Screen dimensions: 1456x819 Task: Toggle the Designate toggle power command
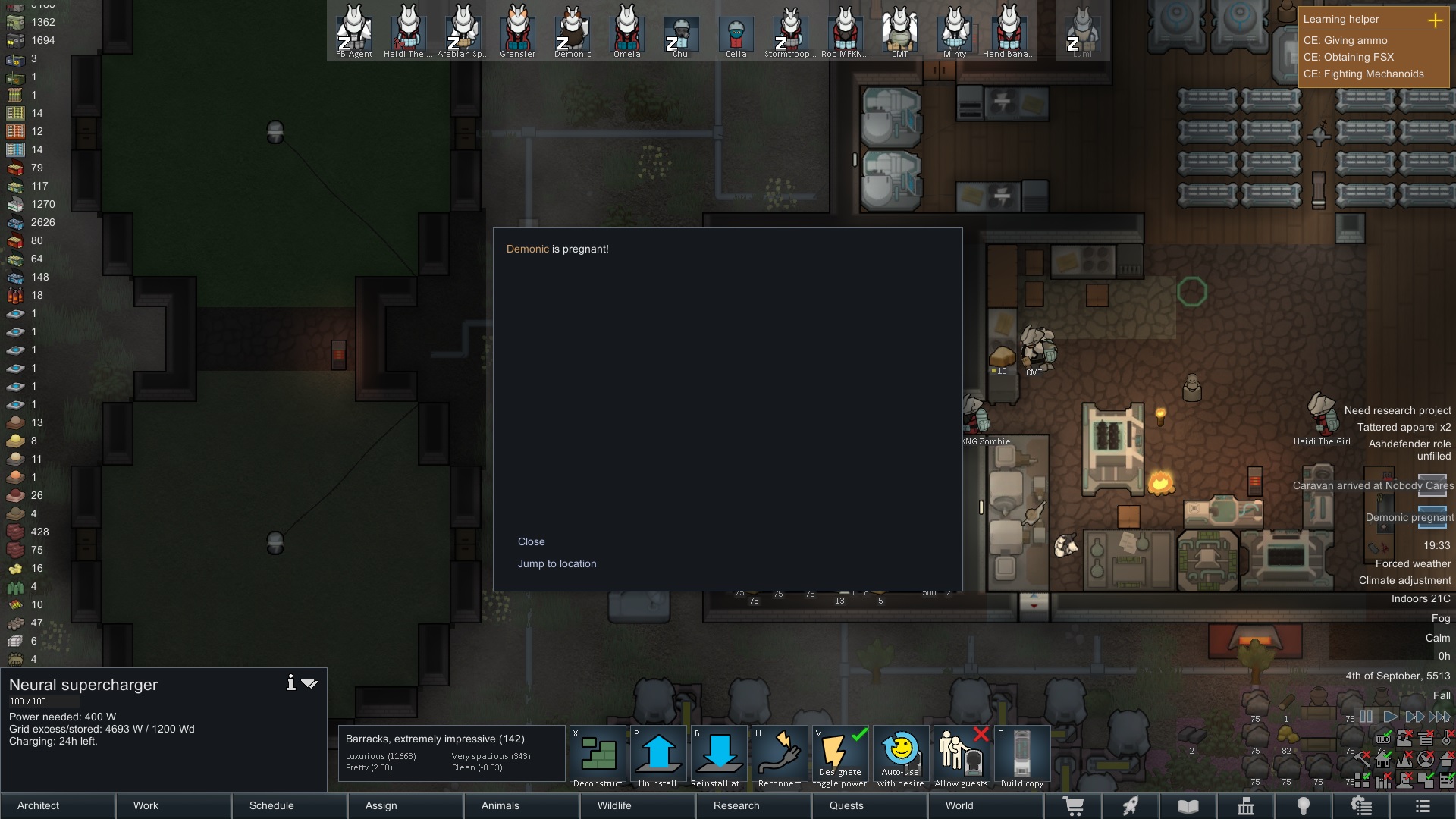(x=840, y=756)
